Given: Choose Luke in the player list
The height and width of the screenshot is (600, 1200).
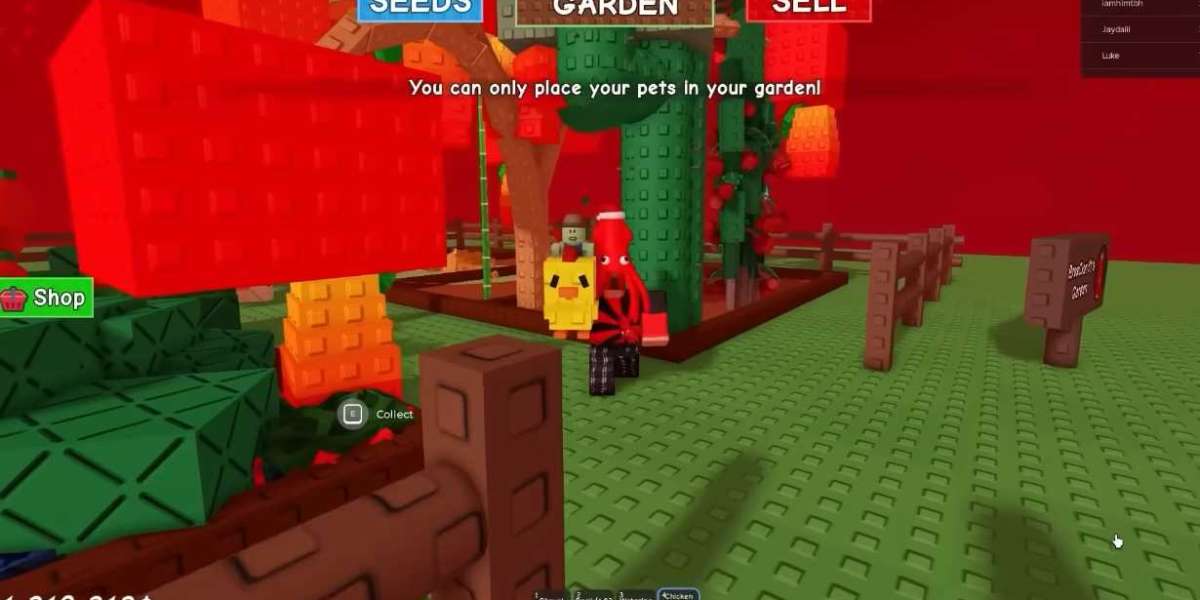Looking at the screenshot, I should pos(1110,56).
